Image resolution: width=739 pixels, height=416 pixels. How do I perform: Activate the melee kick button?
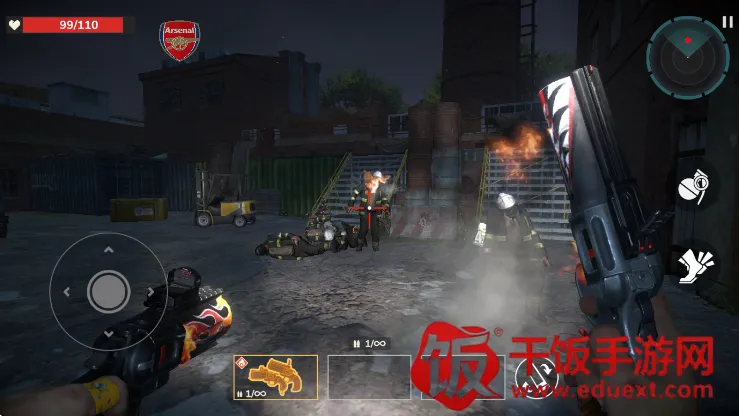[695, 265]
